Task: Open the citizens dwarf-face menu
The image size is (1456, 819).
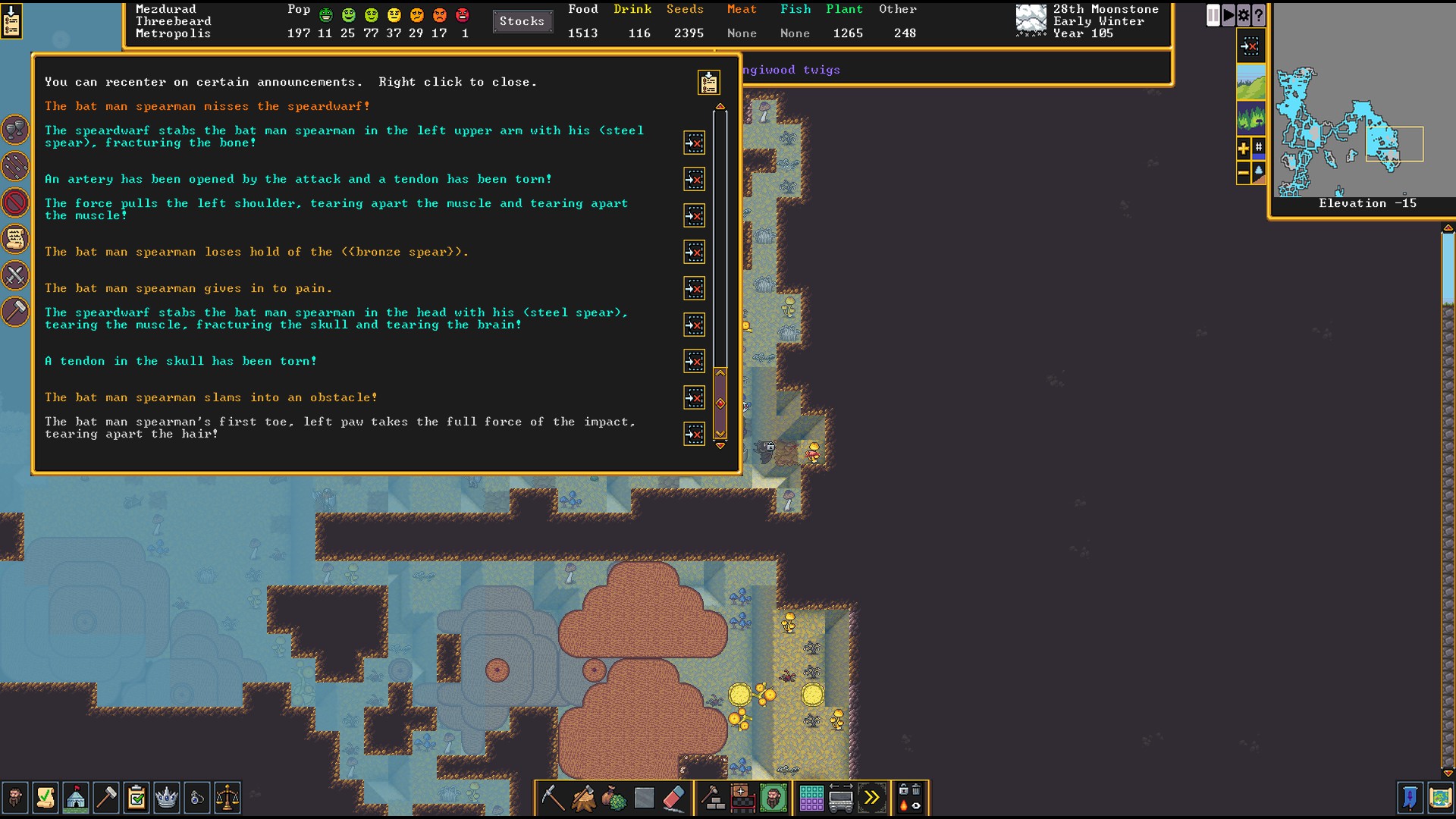Action: pos(14,798)
